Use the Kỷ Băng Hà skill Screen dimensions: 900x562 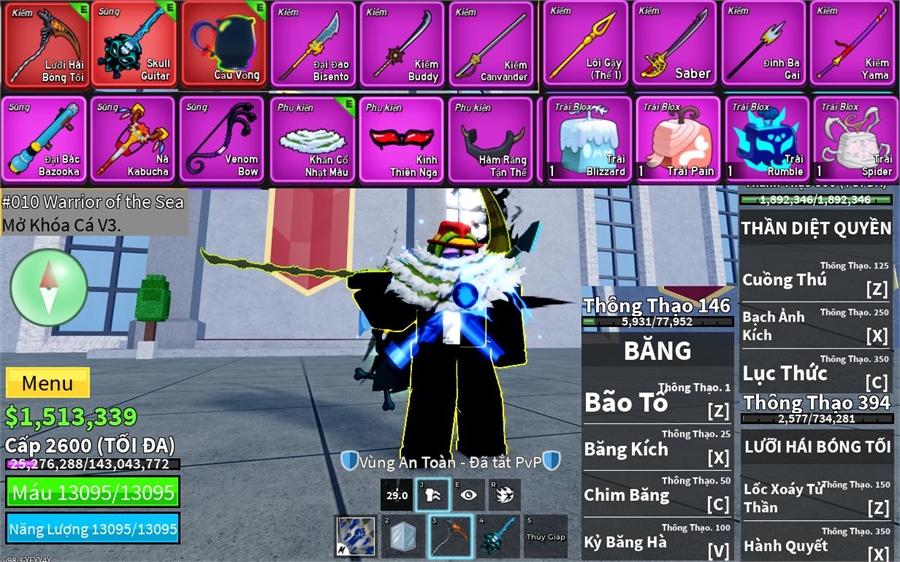pos(657,541)
